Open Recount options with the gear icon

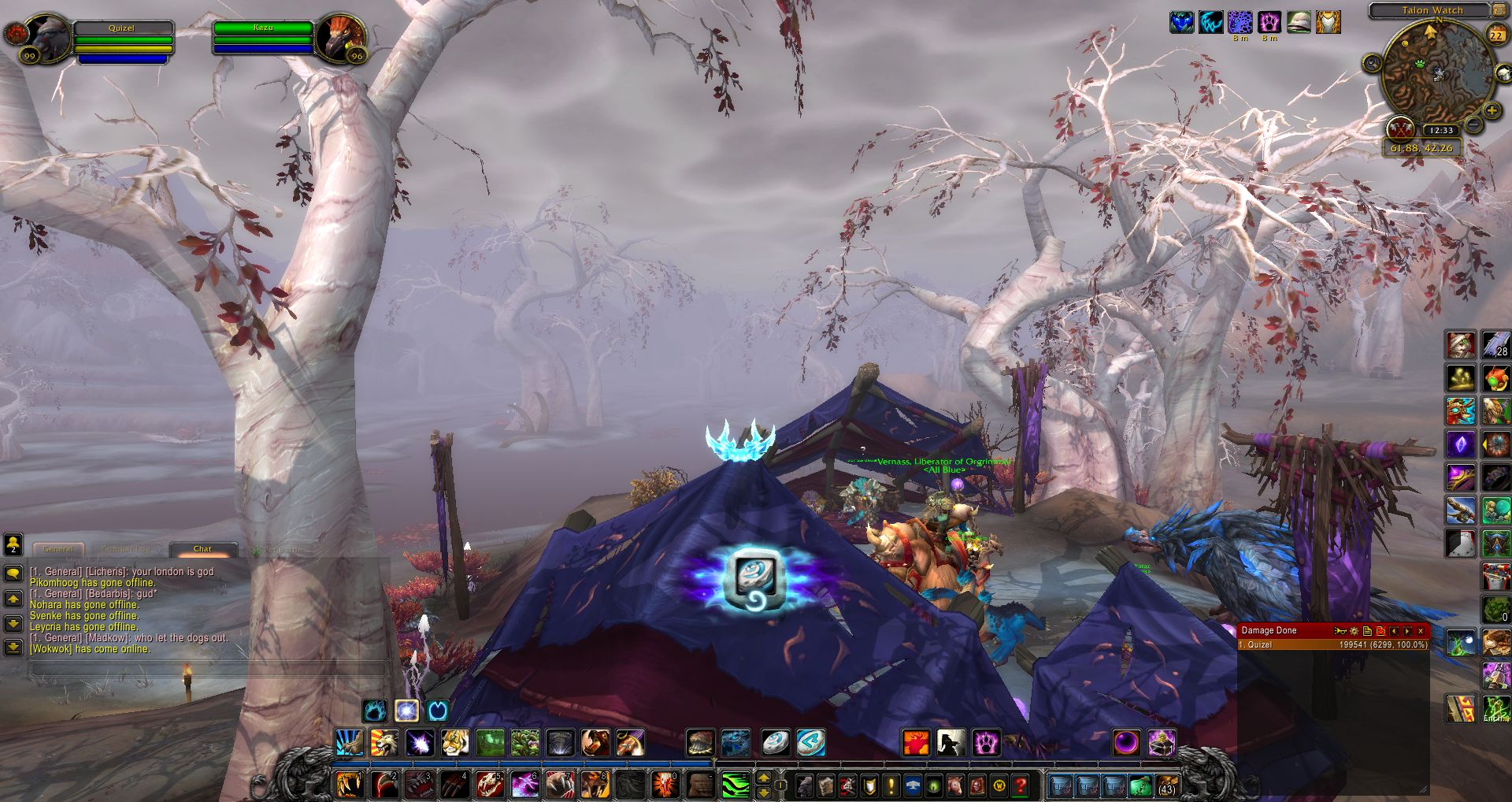coord(1354,631)
